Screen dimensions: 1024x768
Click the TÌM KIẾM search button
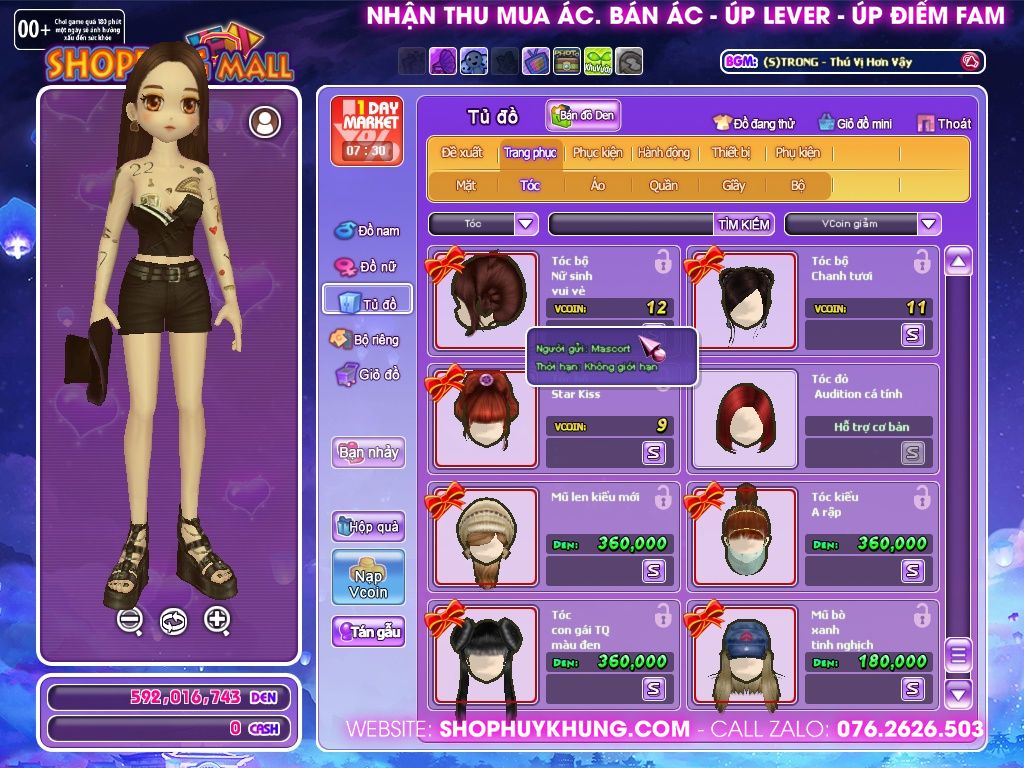(744, 224)
